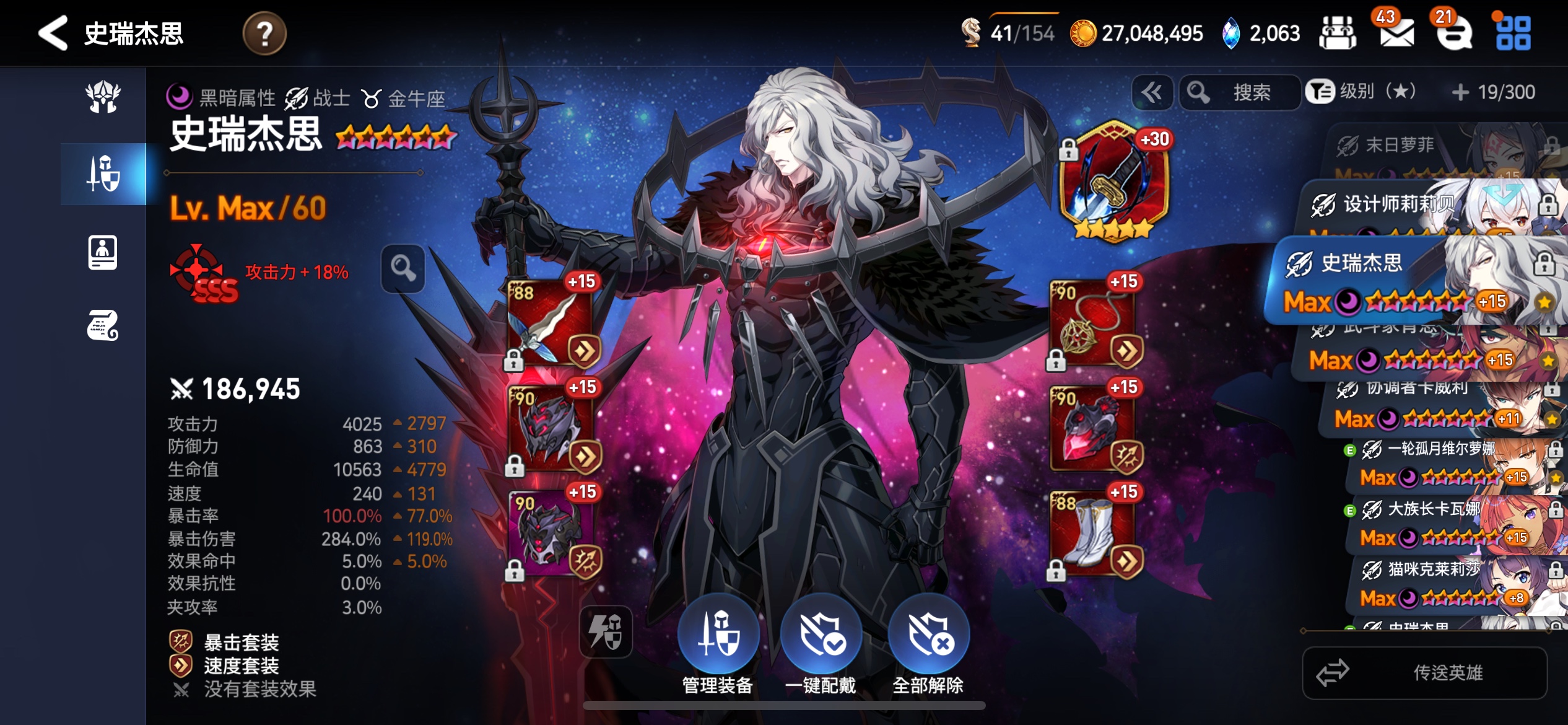Open the 级别 sort dropdown
Screen dimensions: 1568x725
(x=1362, y=92)
